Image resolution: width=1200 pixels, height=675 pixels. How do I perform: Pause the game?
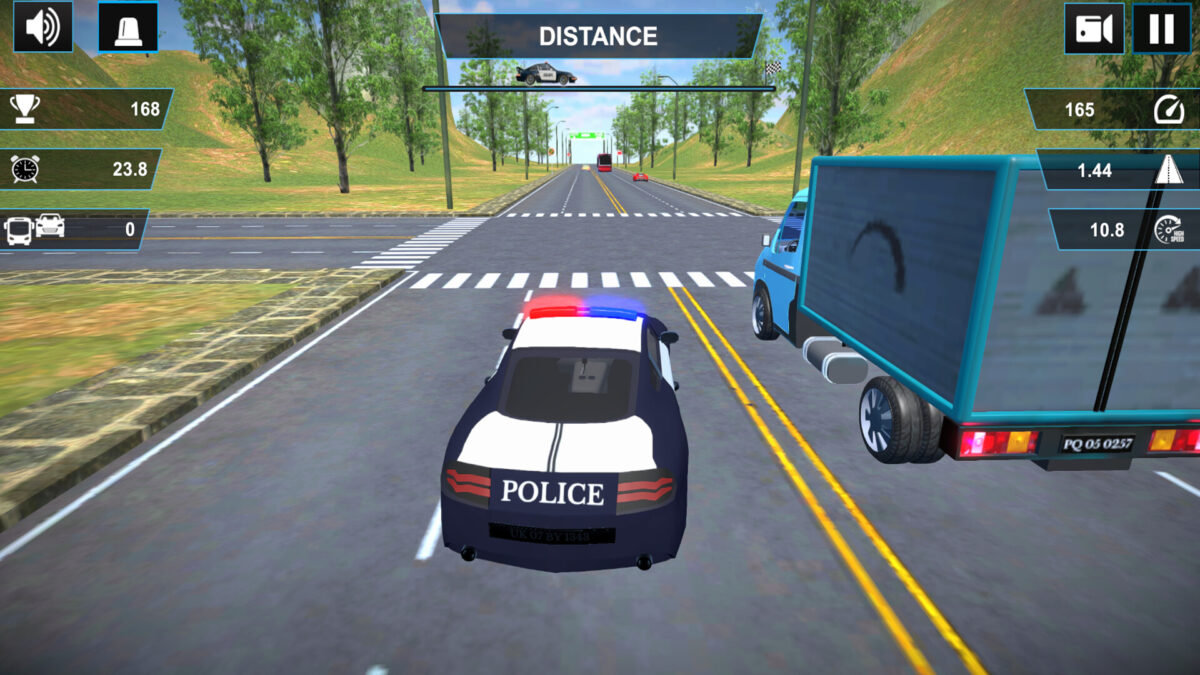click(1161, 28)
